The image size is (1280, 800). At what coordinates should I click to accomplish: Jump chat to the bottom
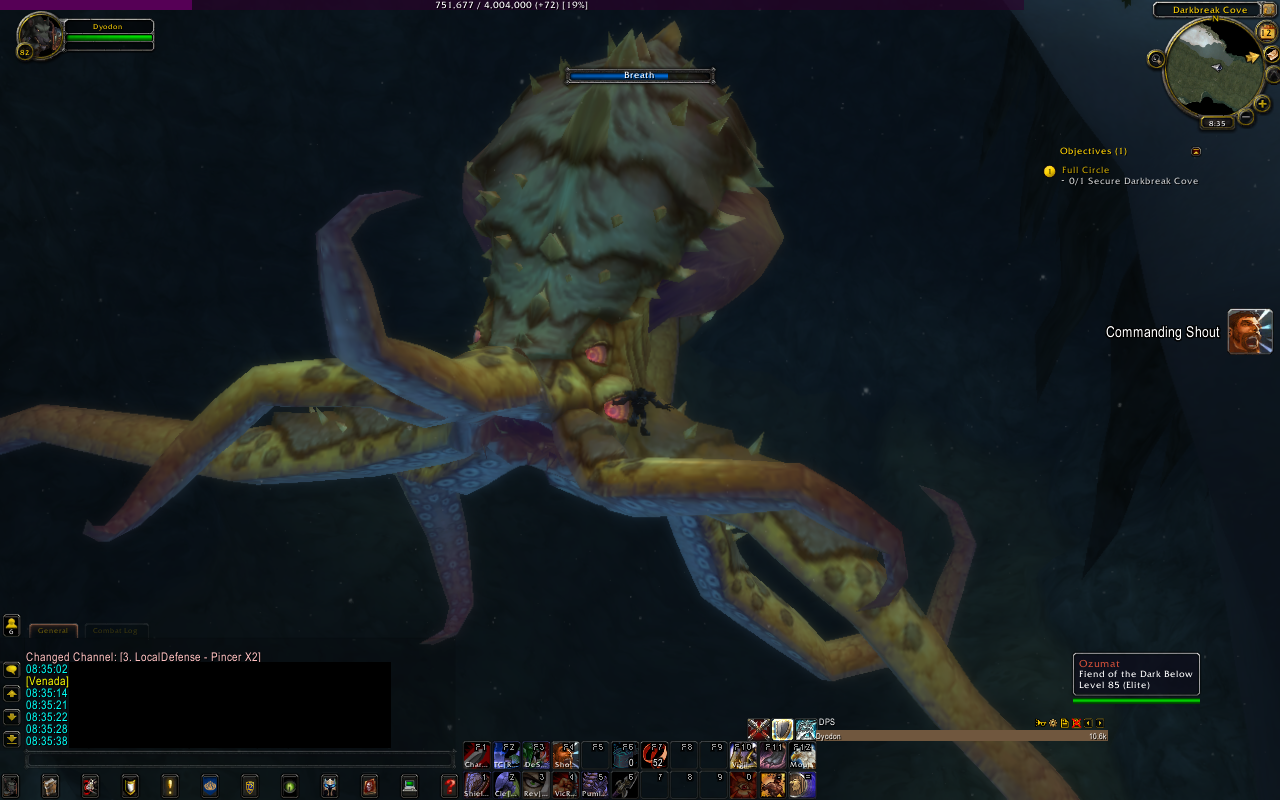(x=12, y=739)
